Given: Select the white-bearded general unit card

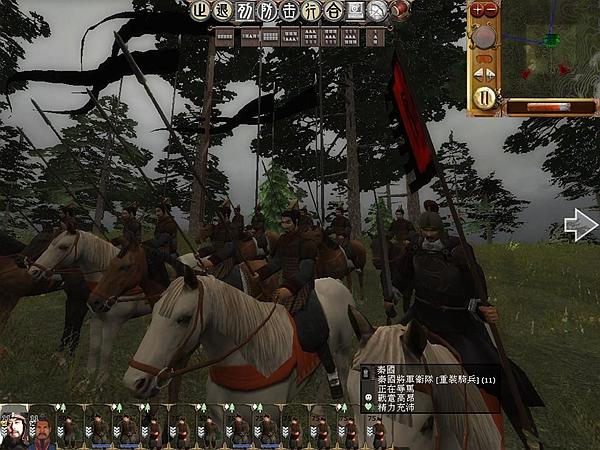Looking at the screenshot, I should tap(14, 429).
